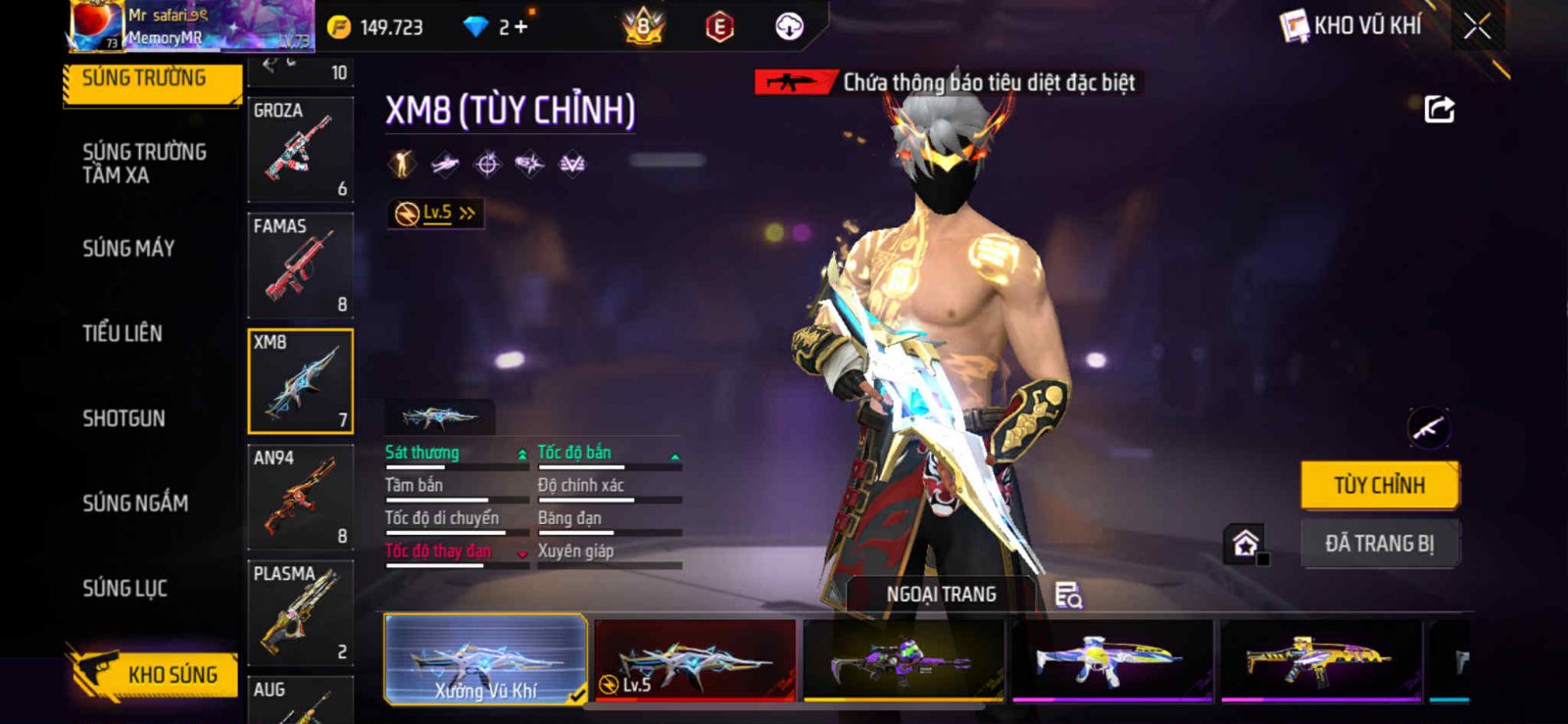The height and width of the screenshot is (724, 1568).
Task: Select the Tiểu Liên category
Action: pos(122,334)
